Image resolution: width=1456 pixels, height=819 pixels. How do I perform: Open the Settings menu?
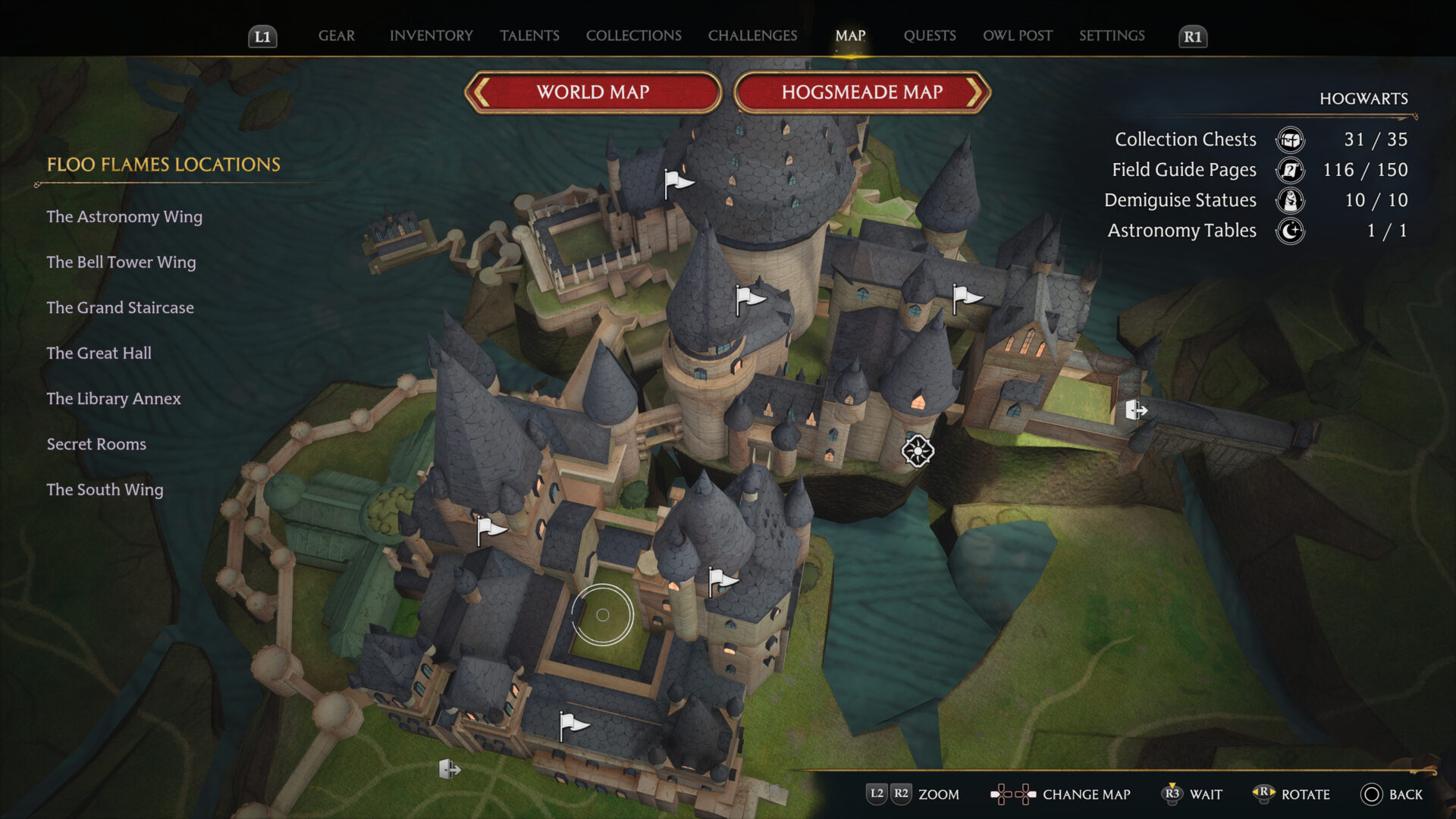coord(1112,36)
